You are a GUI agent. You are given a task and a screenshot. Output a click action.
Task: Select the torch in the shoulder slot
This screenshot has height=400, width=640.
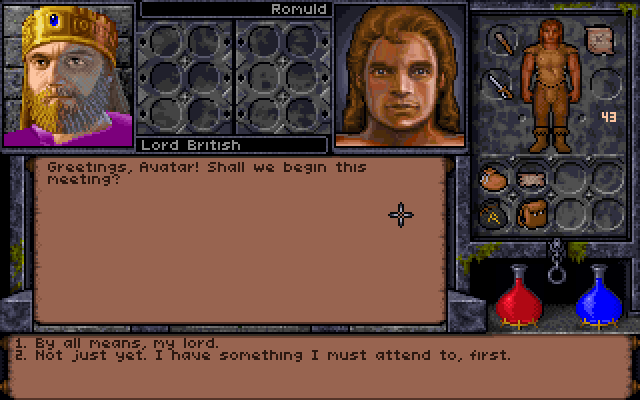tap(501, 41)
